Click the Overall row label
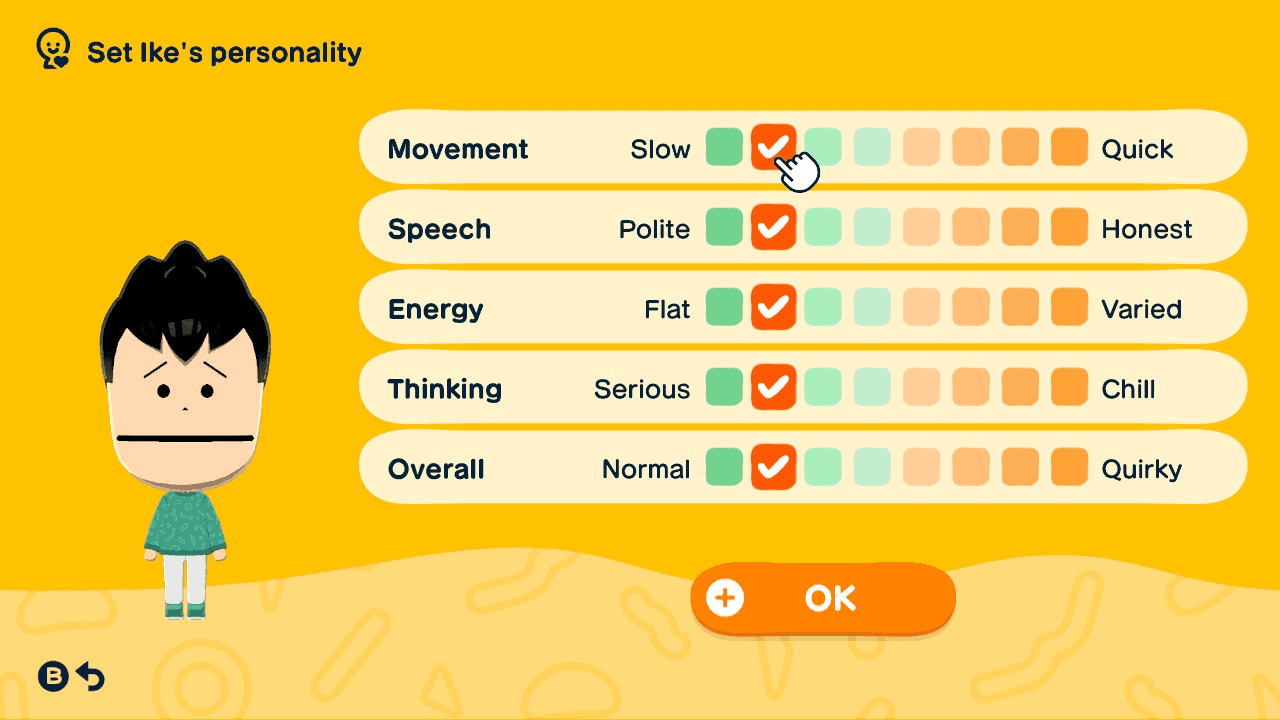This screenshot has width=1280, height=720. 434,467
